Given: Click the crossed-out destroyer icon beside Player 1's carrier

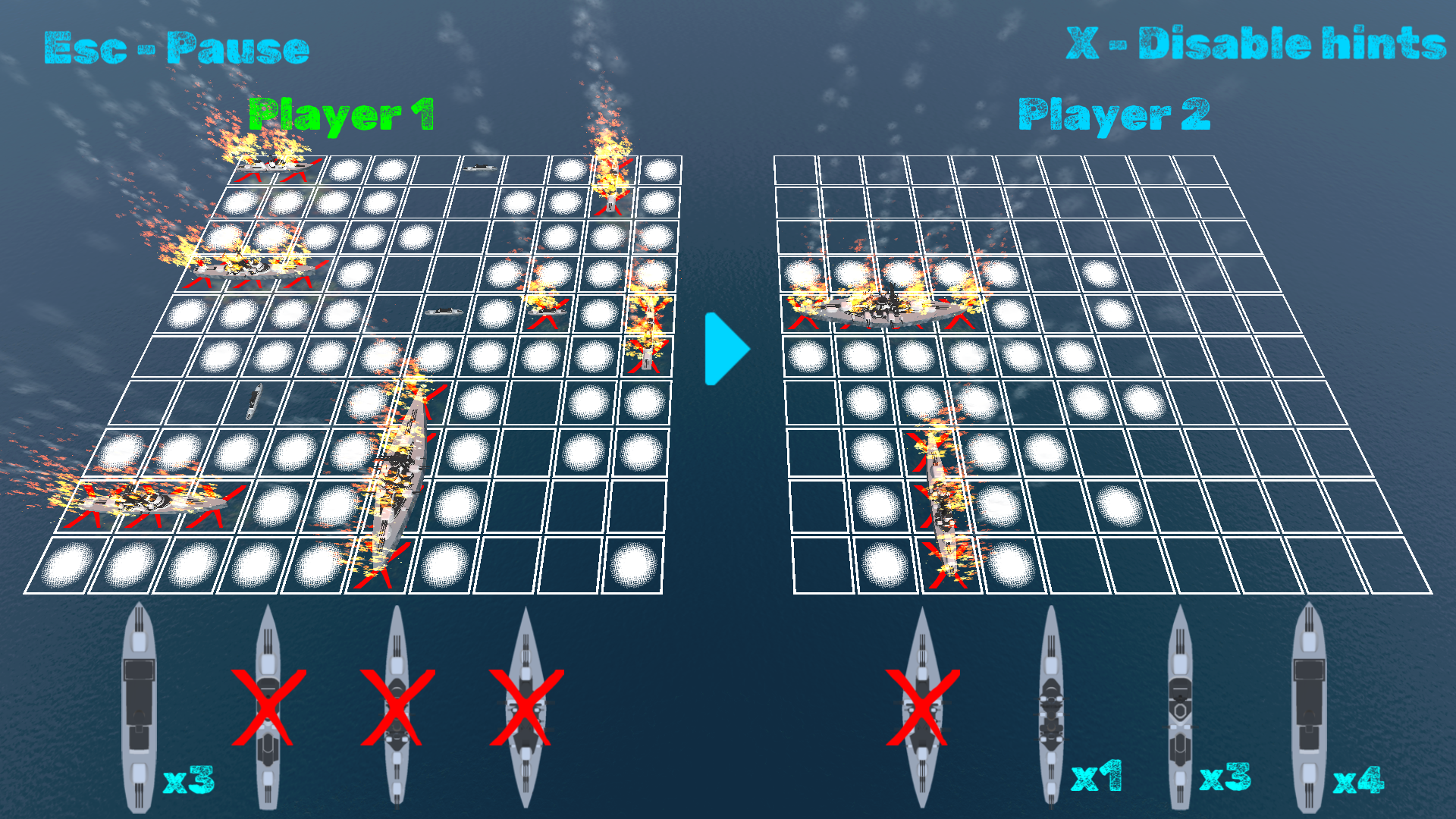Looking at the screenshot, I should pyautogui.click(x=269, y=705).
